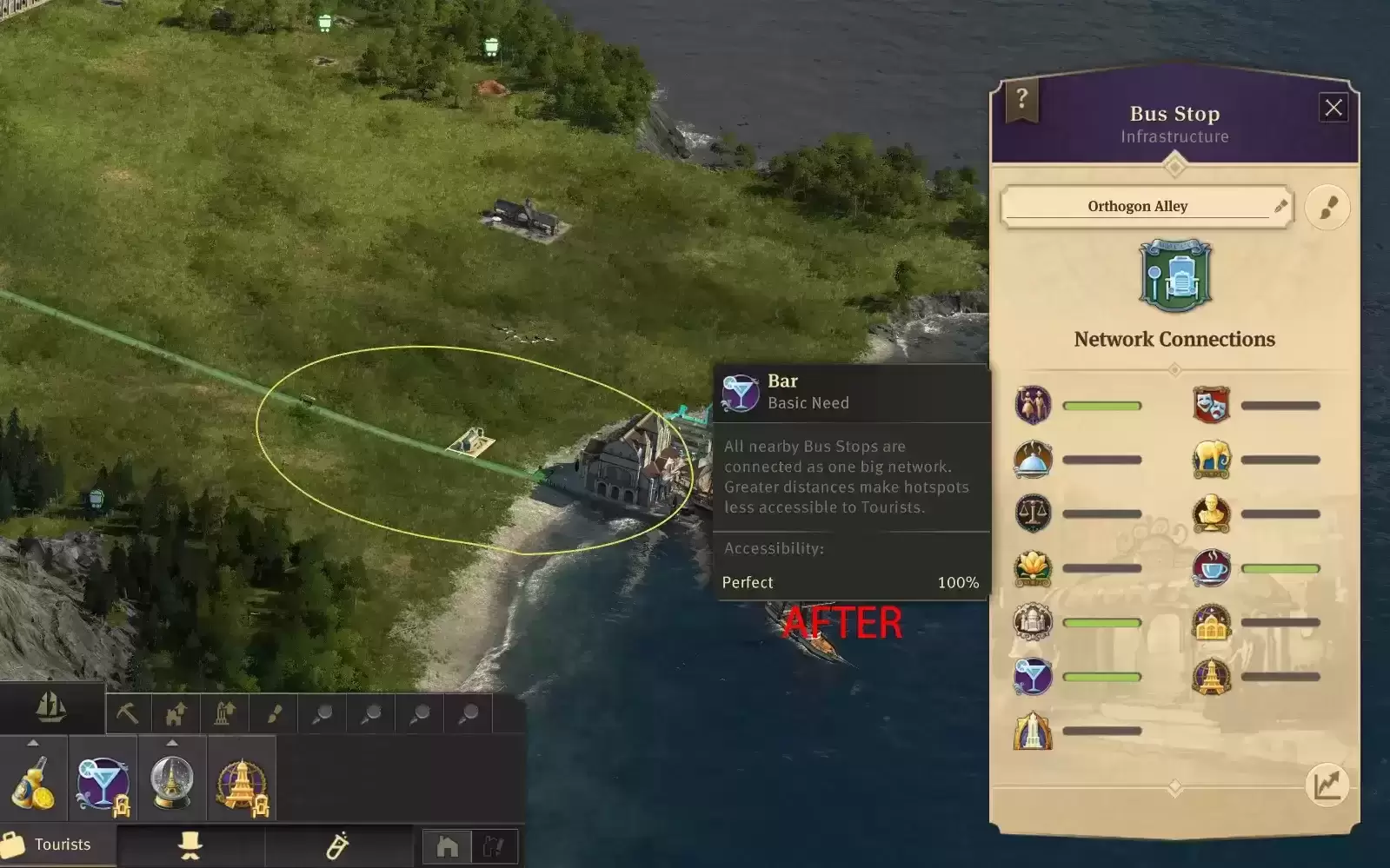Image resolution: width=1390 pixels, height=868 pixels.
Task: Select the theatre masks connection icon
Action: tap(1211, 405)
